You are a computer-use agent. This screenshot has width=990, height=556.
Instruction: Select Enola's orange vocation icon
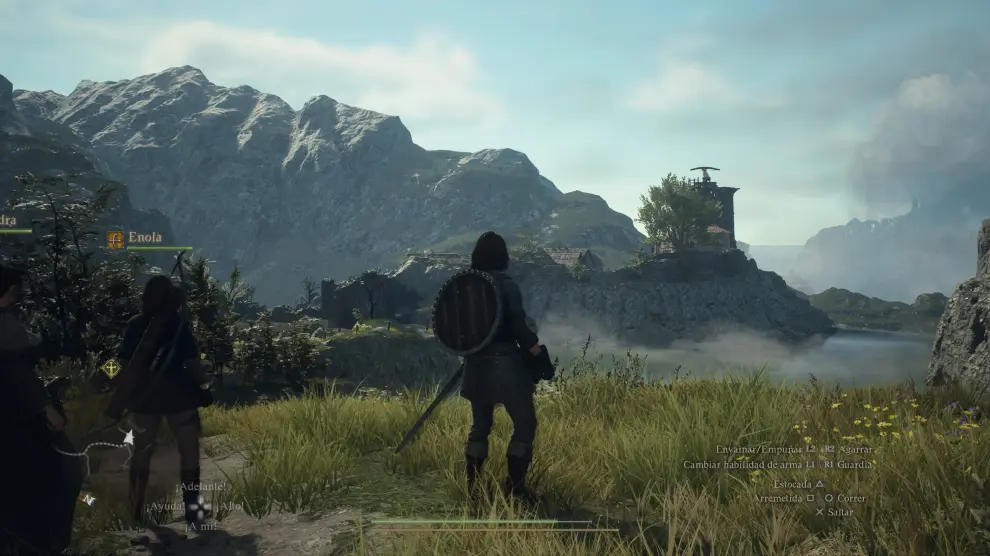115,239
